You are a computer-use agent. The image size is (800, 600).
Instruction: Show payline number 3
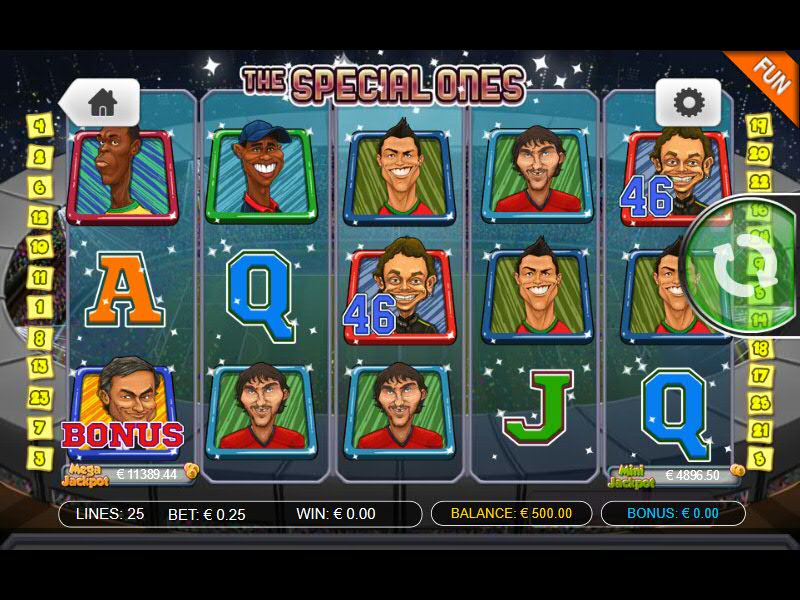coord(40,457)
